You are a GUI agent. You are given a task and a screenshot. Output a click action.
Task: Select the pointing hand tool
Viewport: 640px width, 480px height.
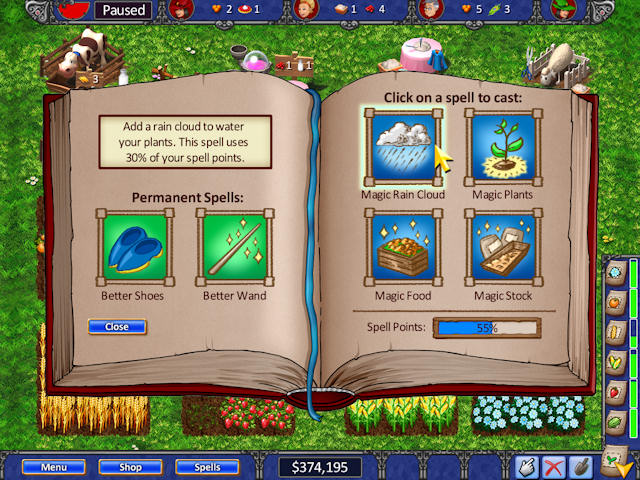pyautogui.click(x=526, y=467)
